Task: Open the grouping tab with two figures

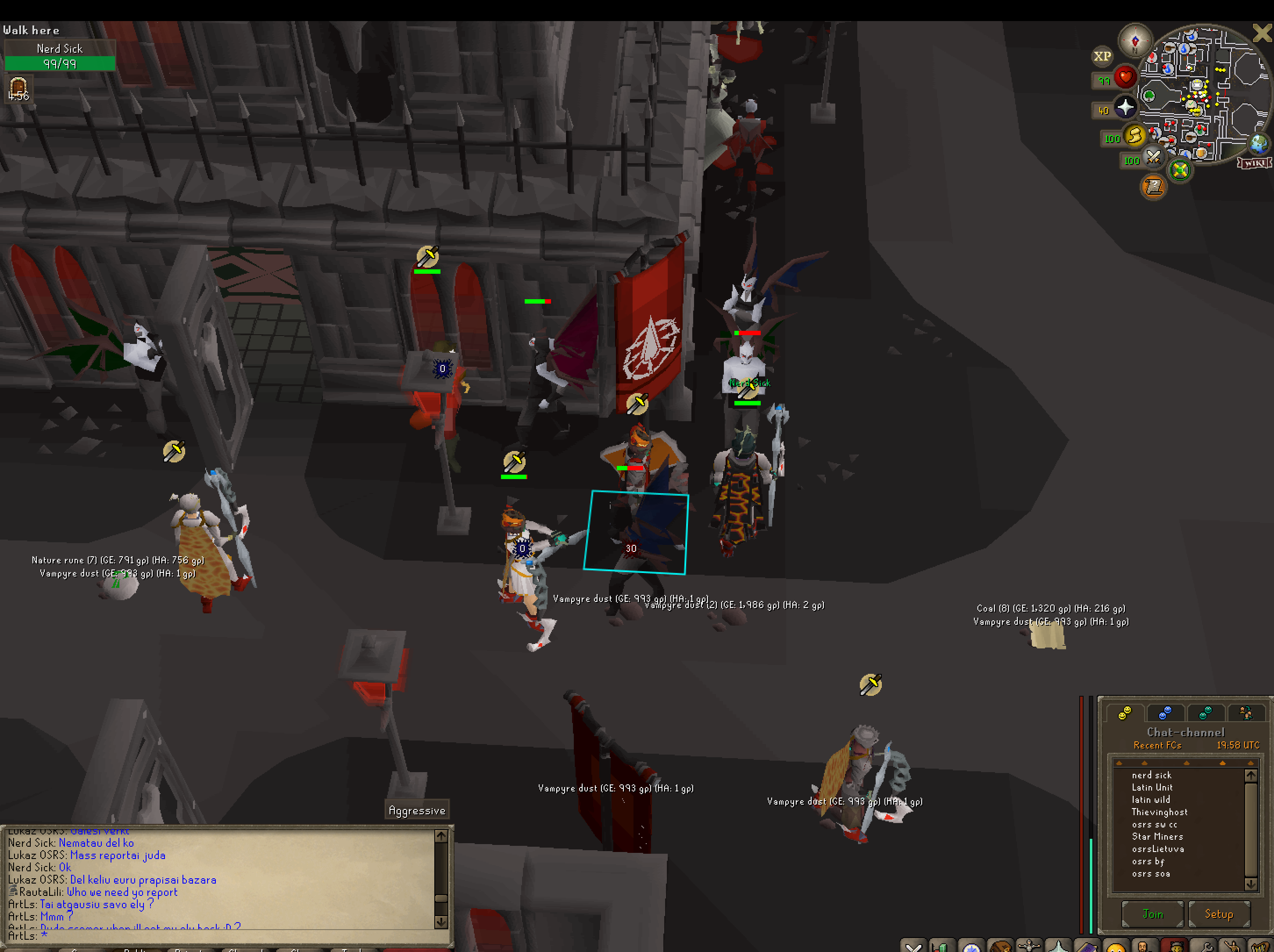Action: point(1246,713)
